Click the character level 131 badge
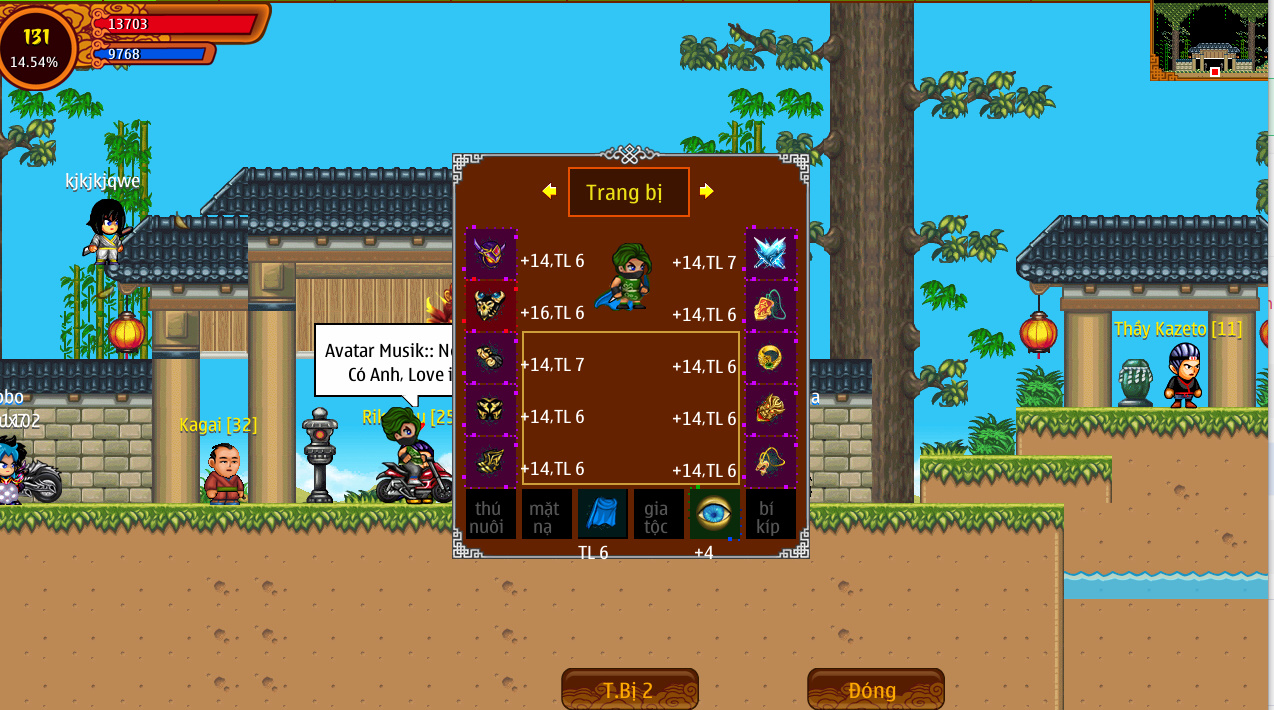The image size is (1274, 710). tap(36, 46)
